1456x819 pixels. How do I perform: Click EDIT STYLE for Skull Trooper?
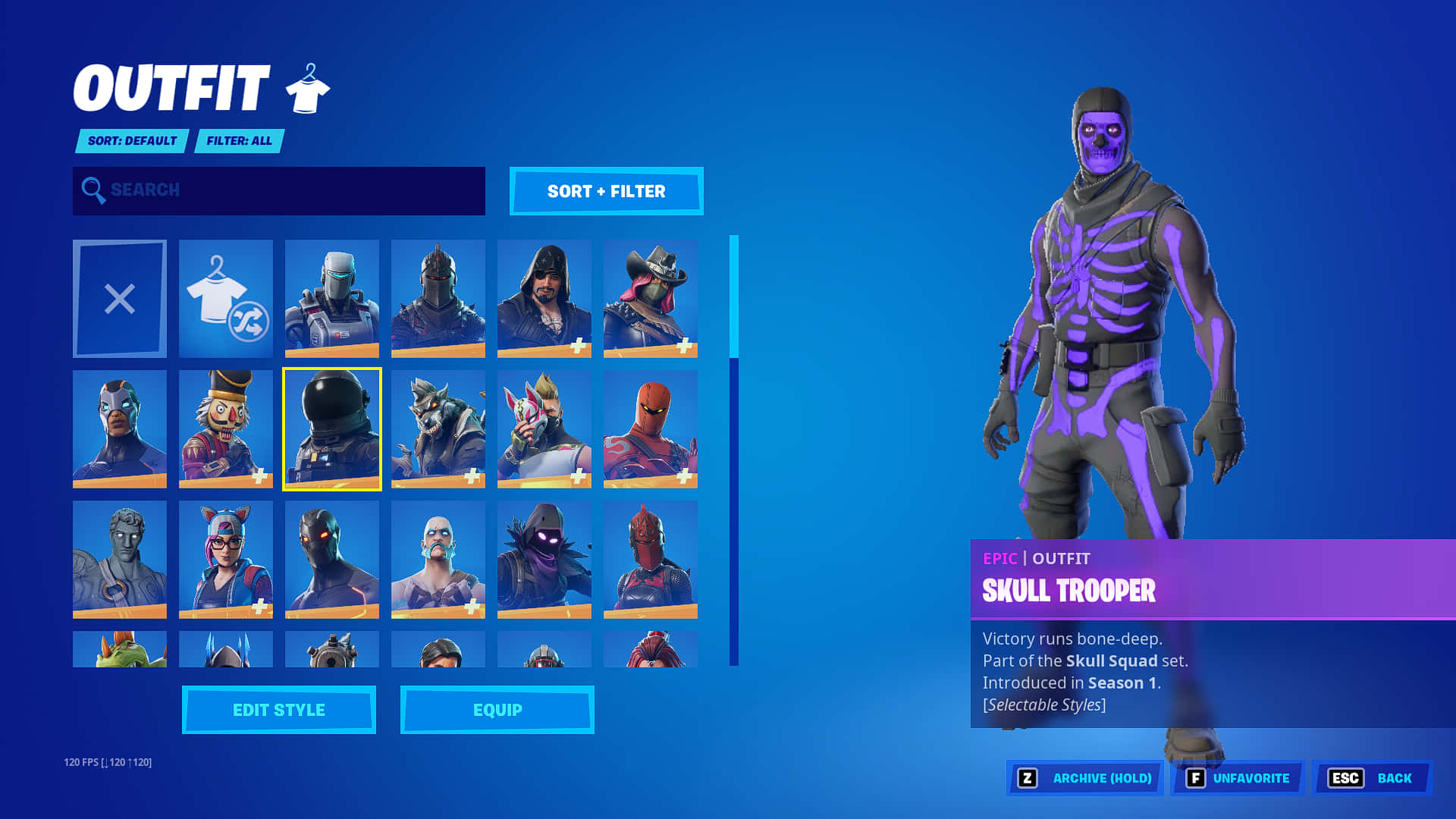pyautogui.click(x=278, y=710)
